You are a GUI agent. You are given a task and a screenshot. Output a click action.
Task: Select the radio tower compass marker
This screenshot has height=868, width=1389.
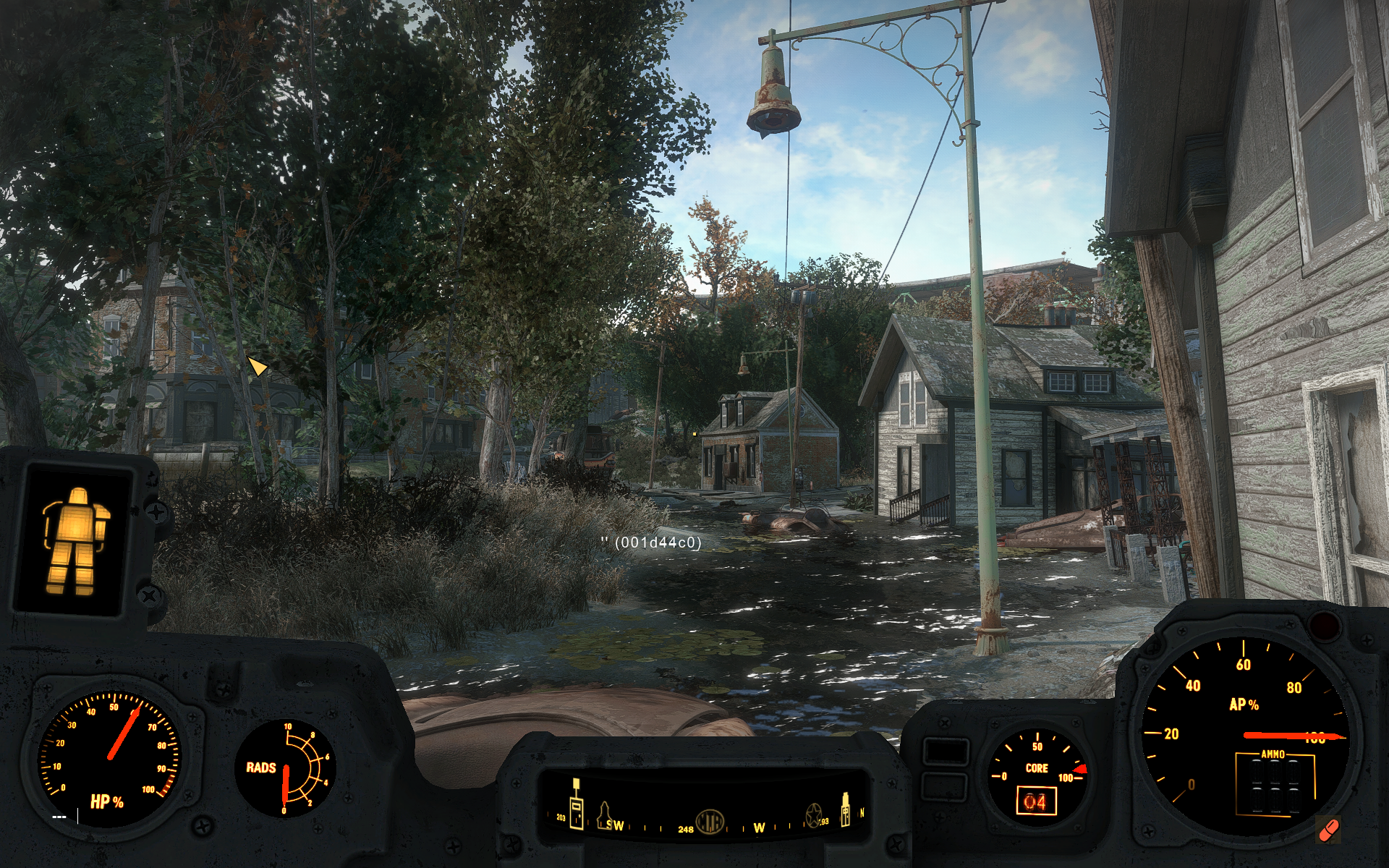coord(577,804)
